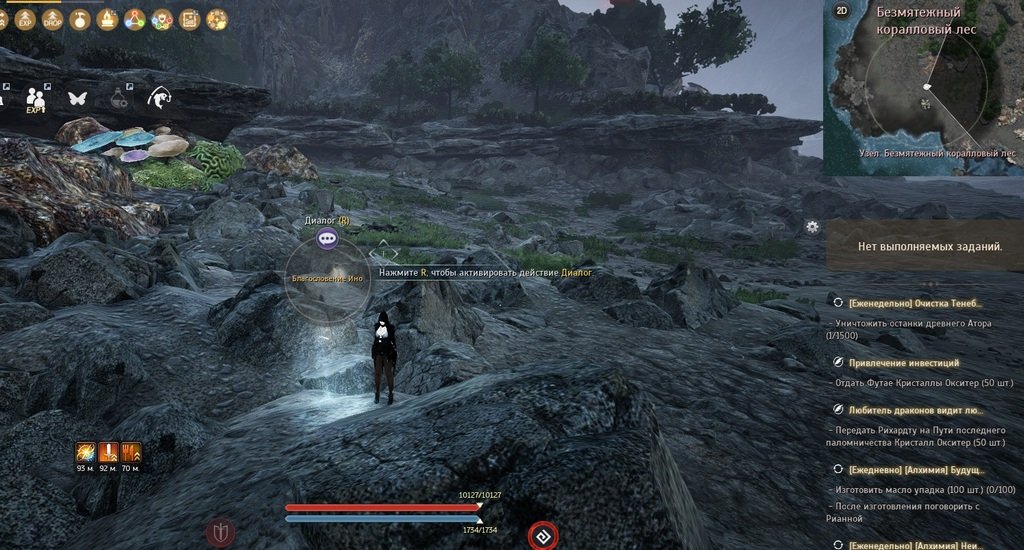Select the tri-colored triangle nodes icon

(x=134, y=19)
